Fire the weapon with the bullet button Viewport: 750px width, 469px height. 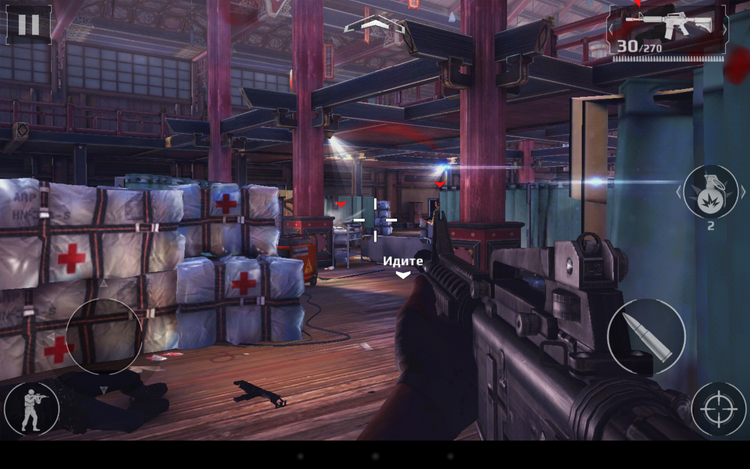(646, 337)
